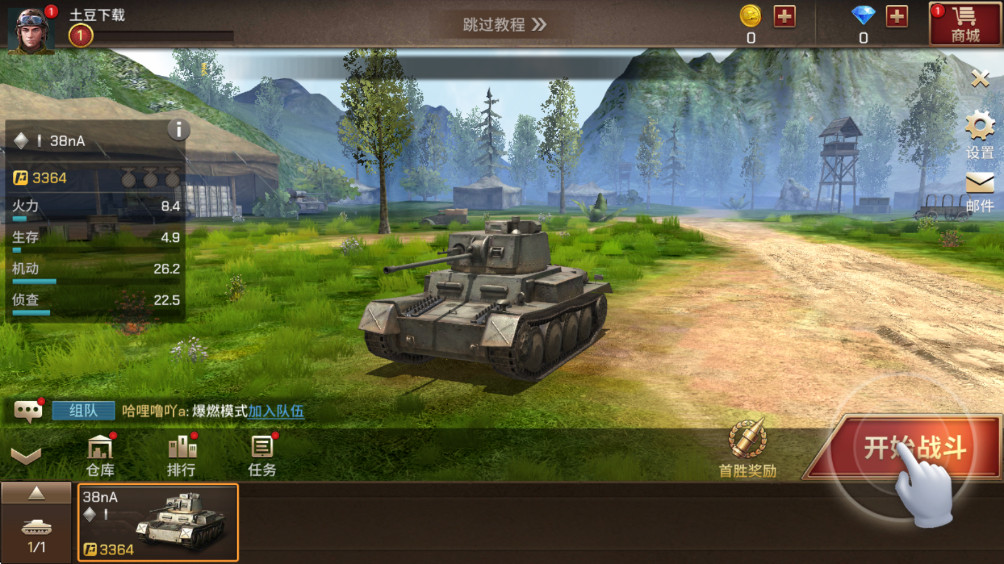
Task: Open the 仓库 garage
Action: (x=99, y=455)
